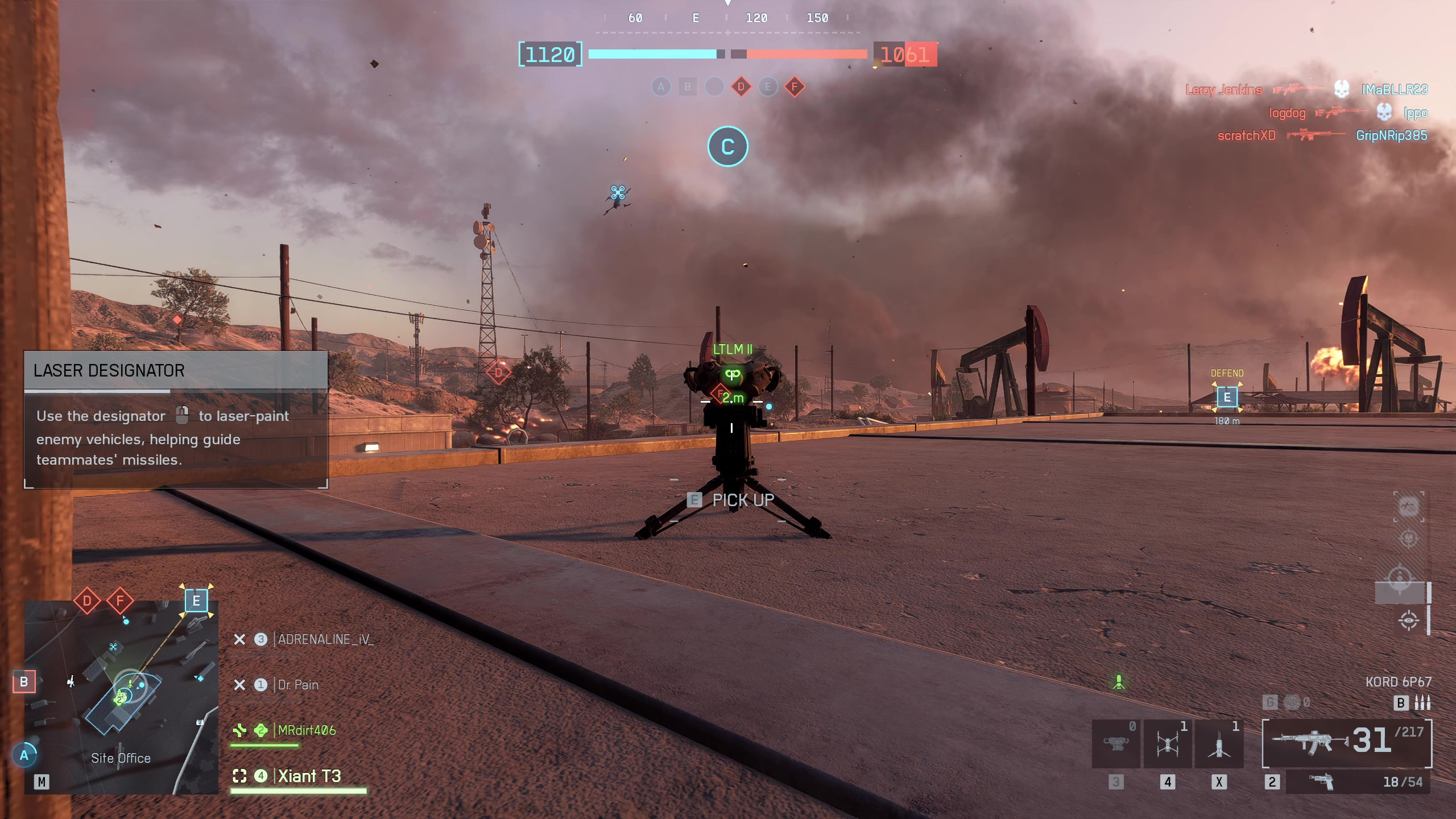The height and width of the screenshot is (819, 1456).
Task: Click objective E square above the minimap
Action: pos(196,601)
